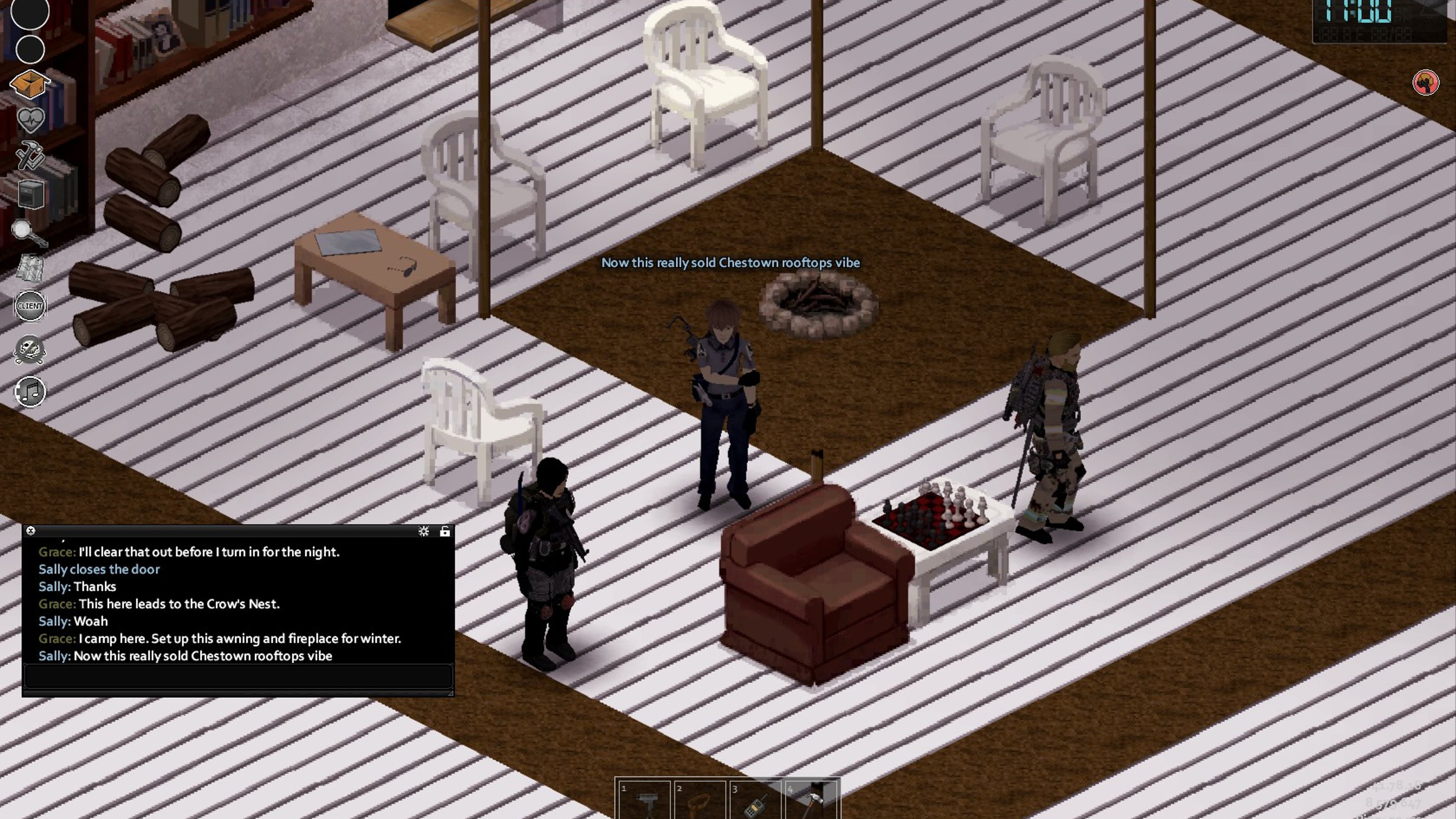Open the health heart panel
The image size is (1456, 819).
(30, 119)
